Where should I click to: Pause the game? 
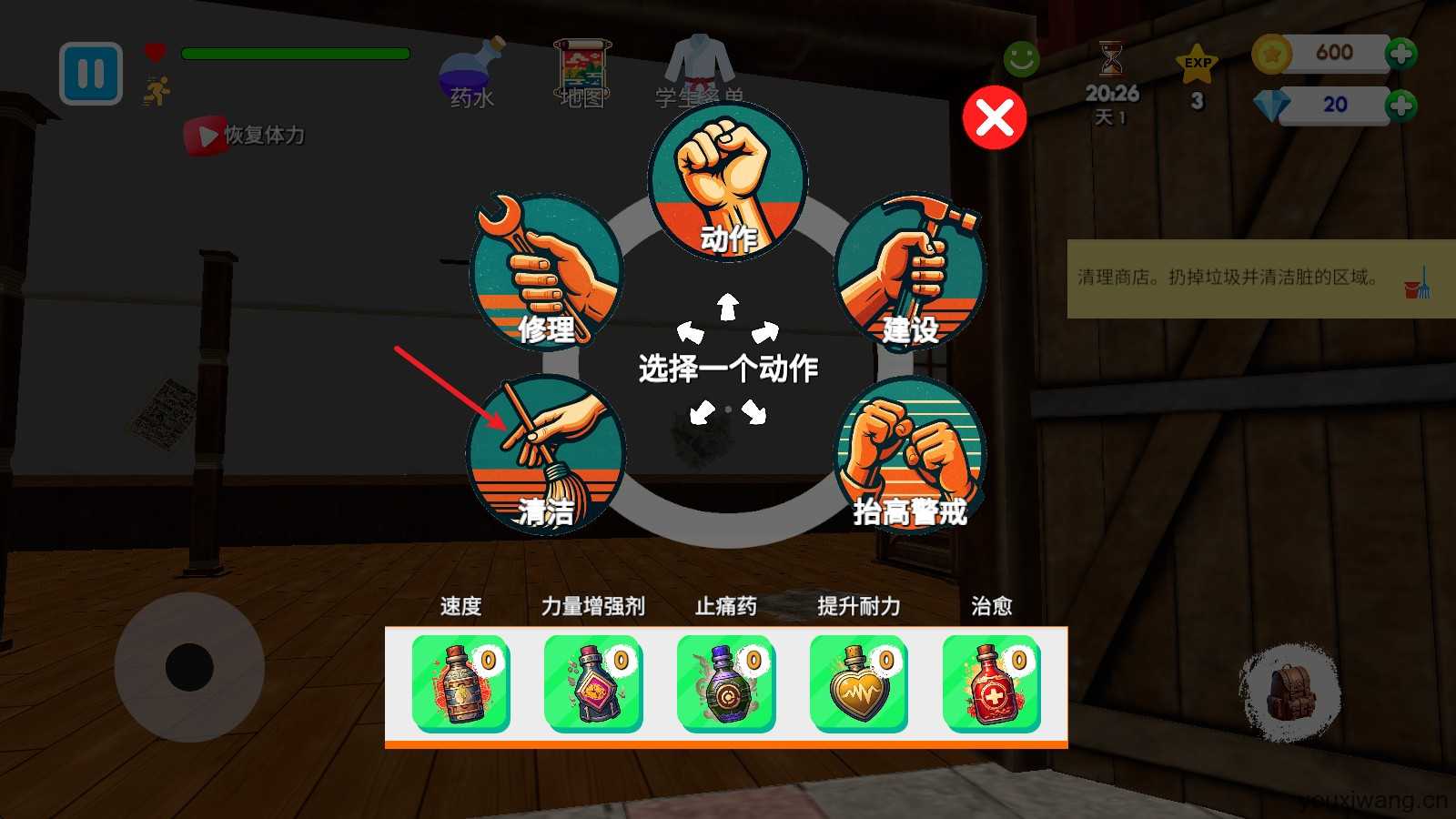tap(90, 75)
